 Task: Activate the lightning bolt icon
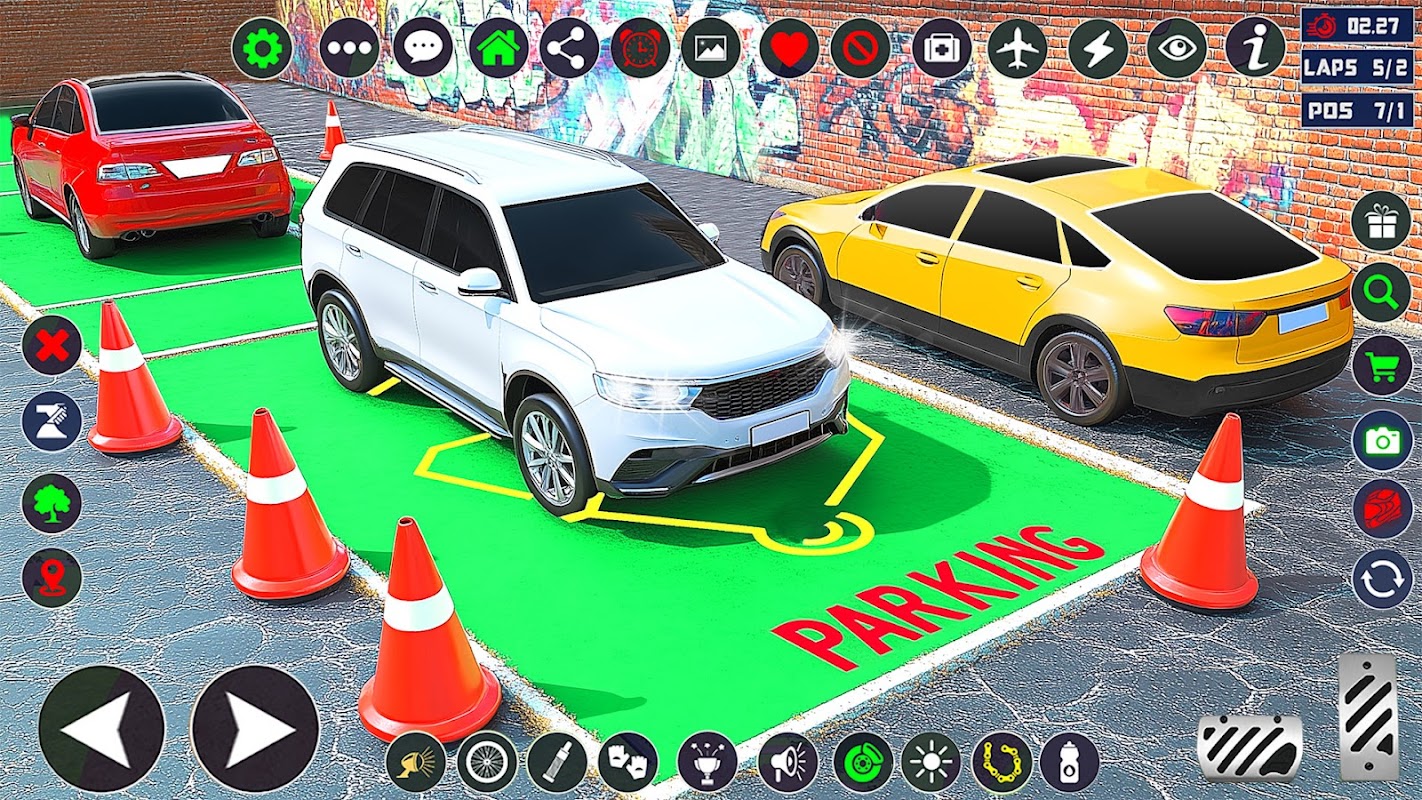click(1097, 49)
